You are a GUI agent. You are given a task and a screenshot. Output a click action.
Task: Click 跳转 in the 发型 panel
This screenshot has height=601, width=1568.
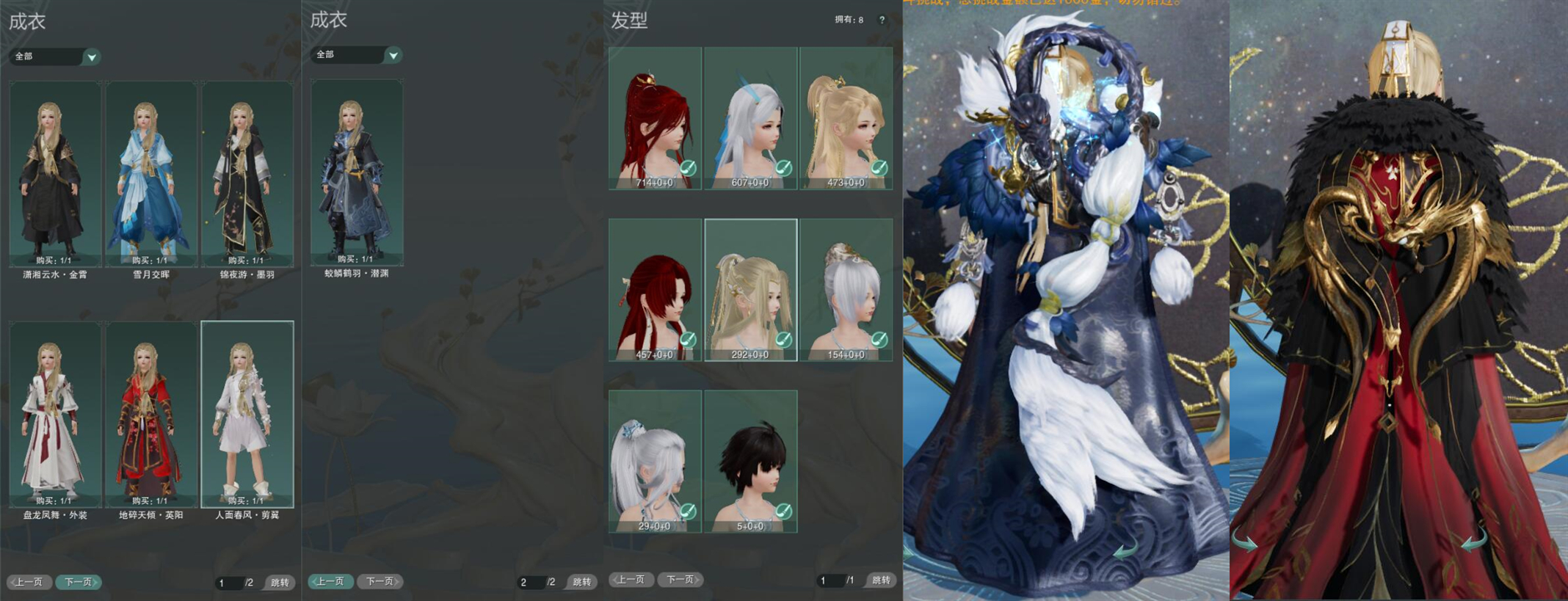tap(881, 580)
